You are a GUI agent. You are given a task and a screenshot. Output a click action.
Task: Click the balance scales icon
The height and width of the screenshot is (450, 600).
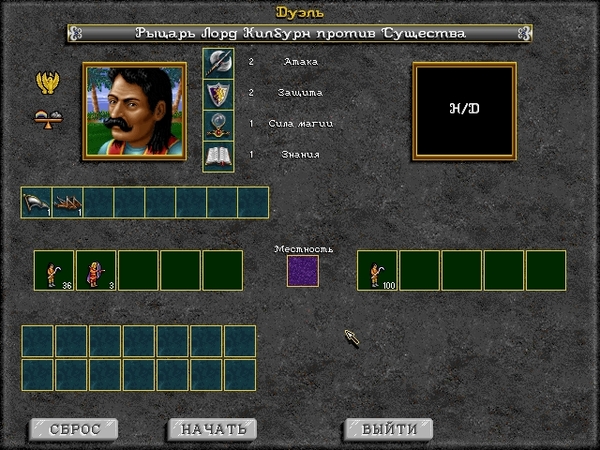click(46, 117)
